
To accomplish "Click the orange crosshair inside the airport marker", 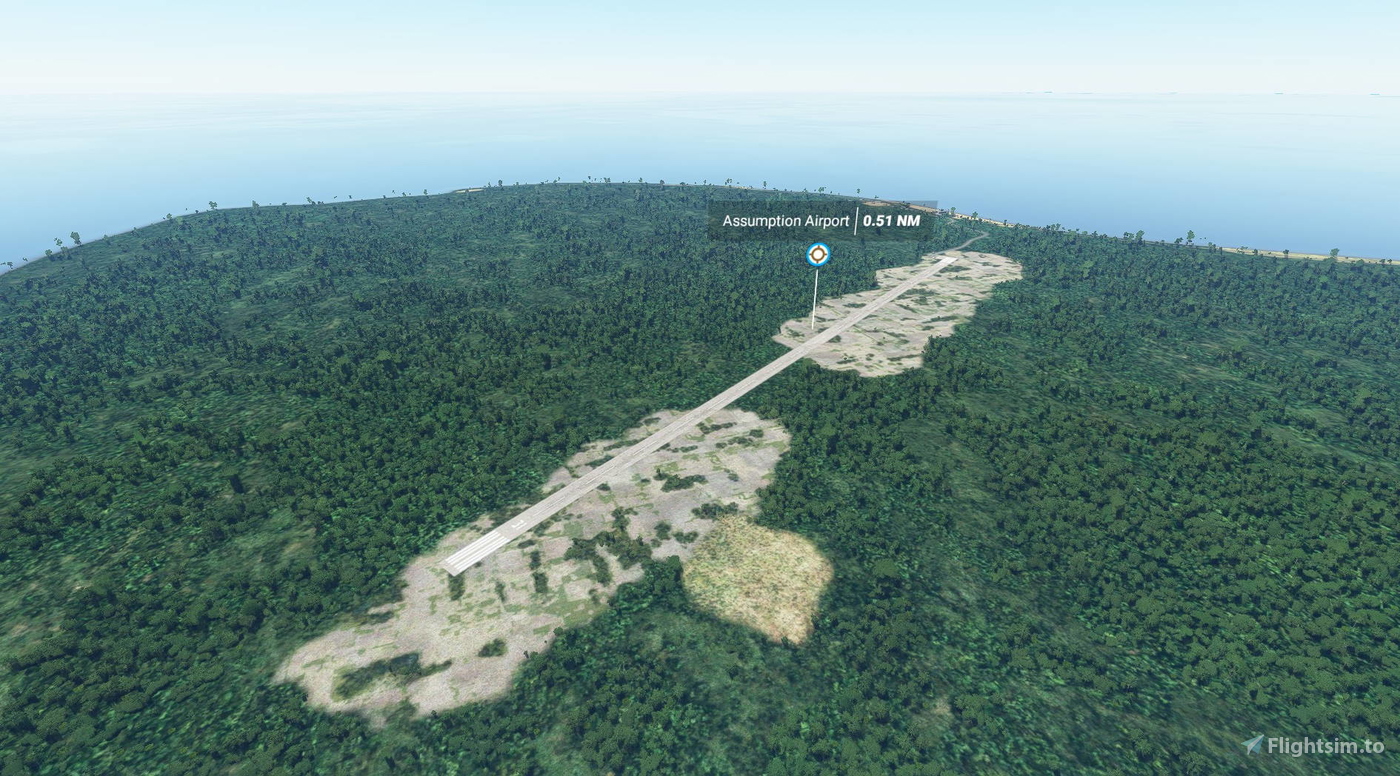I will point(817,254).
